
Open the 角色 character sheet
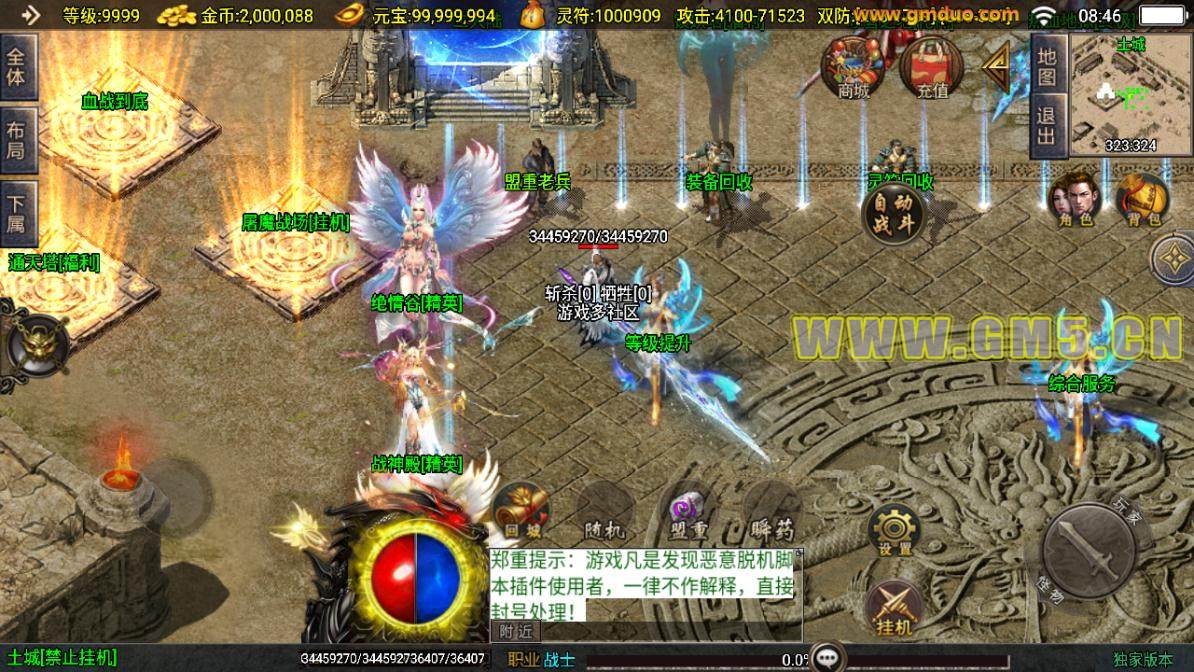coord(1071,200)
